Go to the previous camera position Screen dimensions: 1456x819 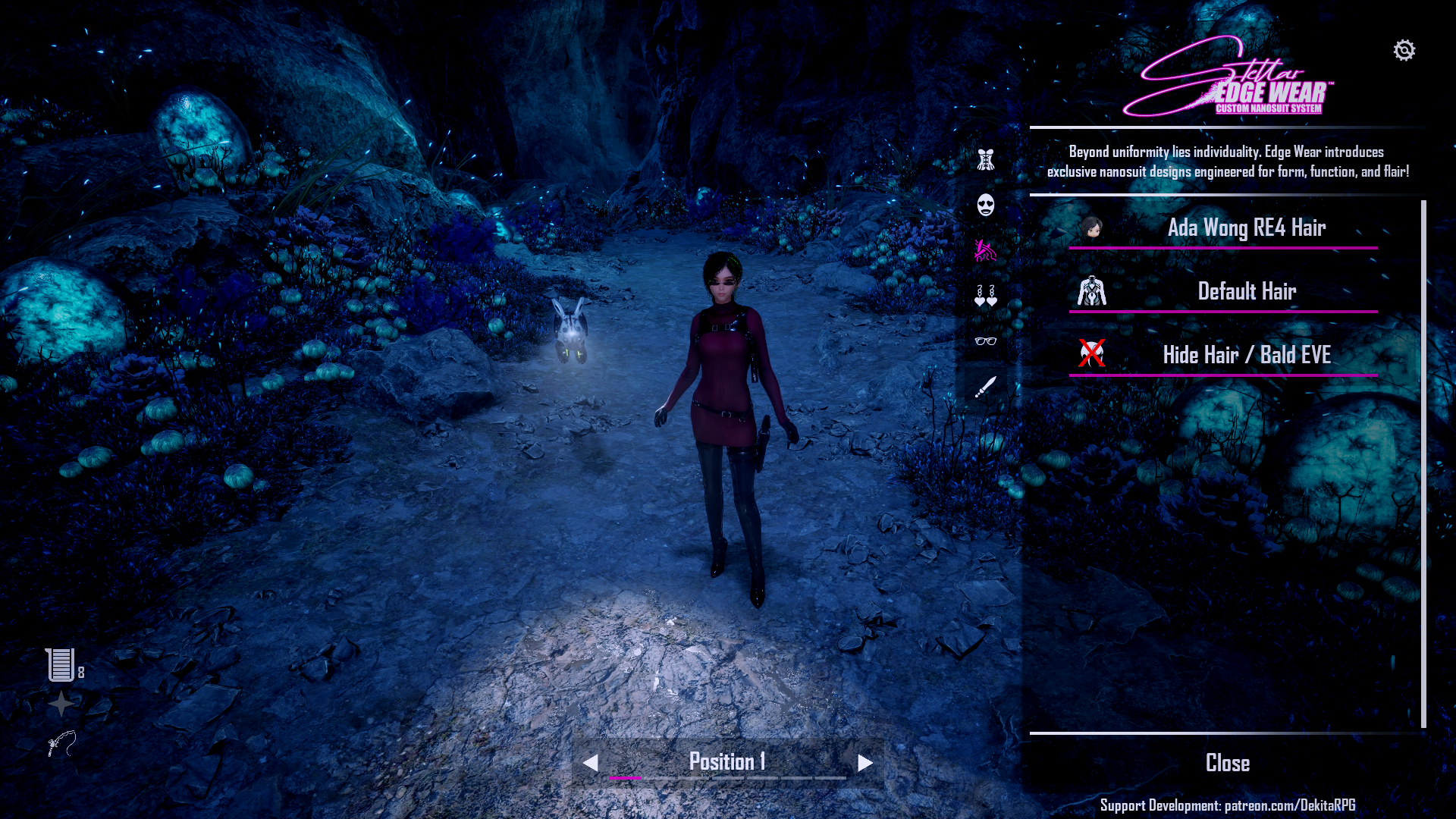(591, 763)
